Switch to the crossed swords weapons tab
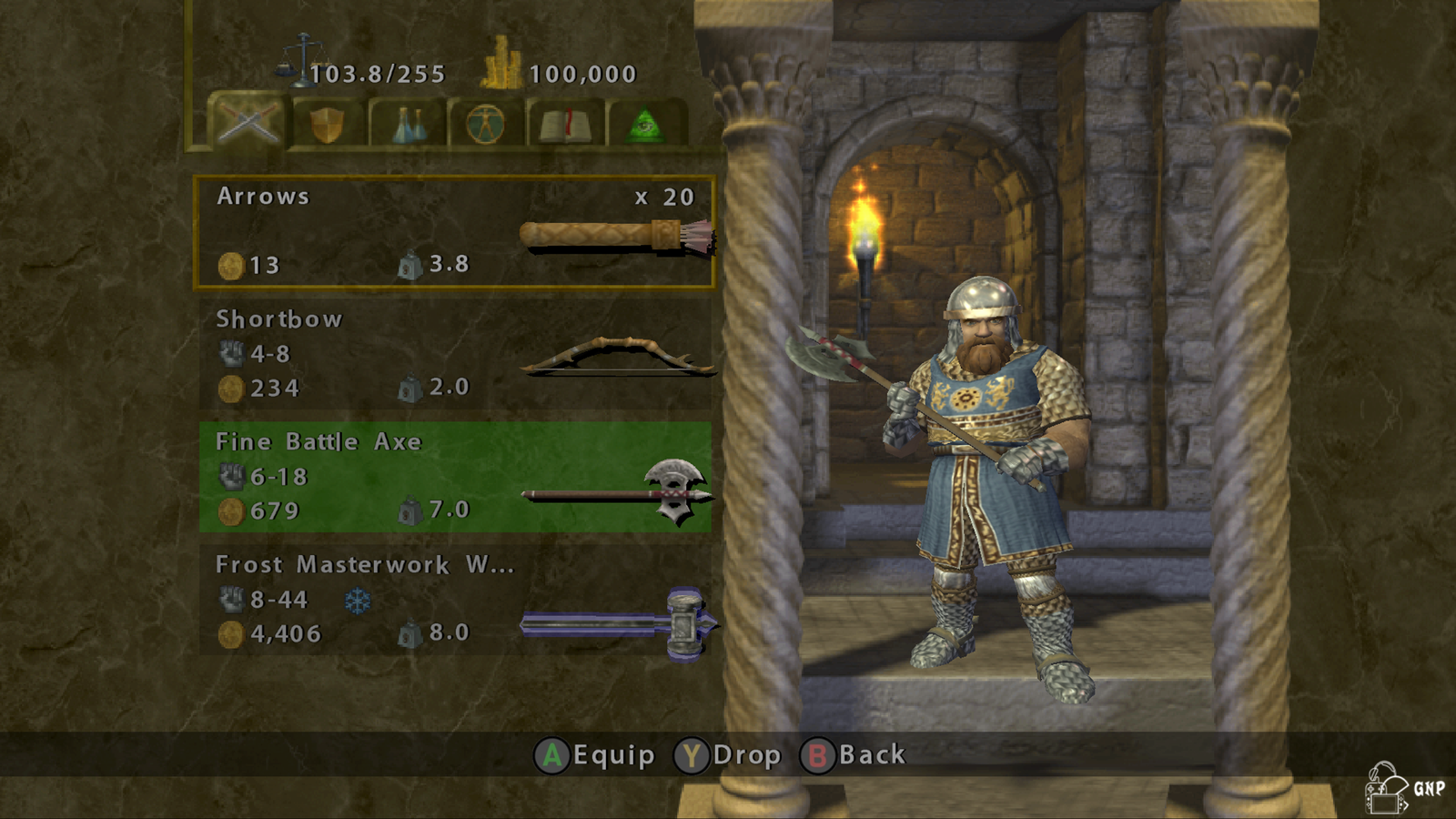Image resolution: width=1456 pixels, height=819 pixels. (248, 122)
